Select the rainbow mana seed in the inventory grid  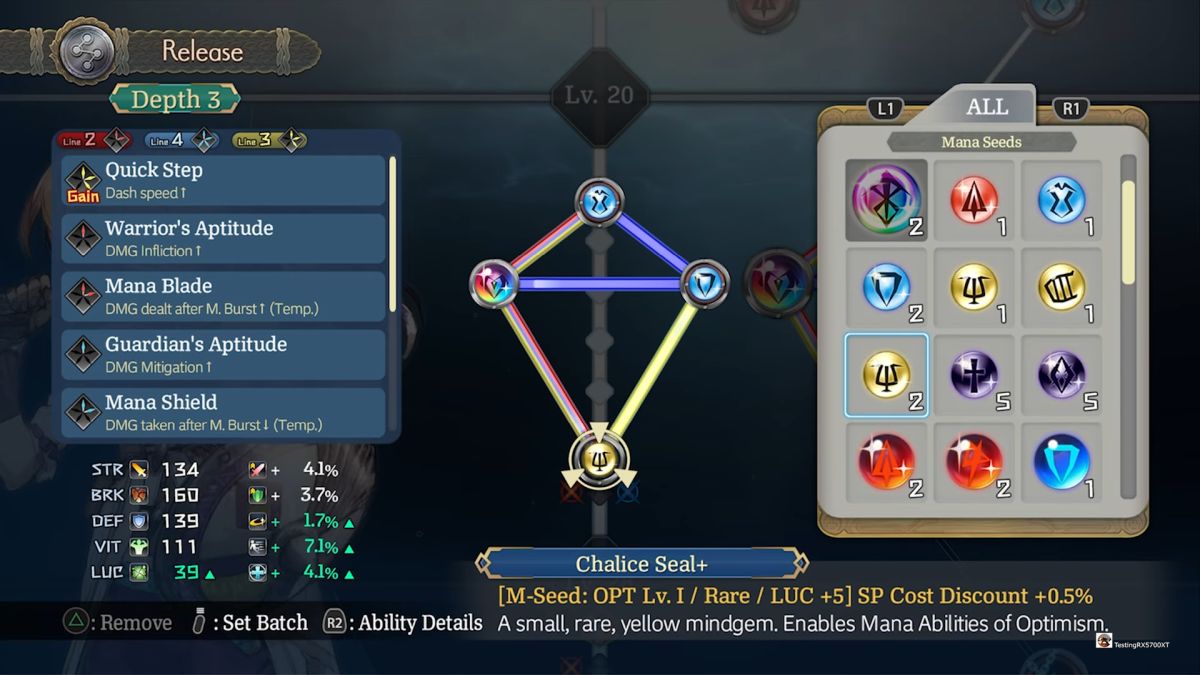pyautogui.click(x=886, y=200)
